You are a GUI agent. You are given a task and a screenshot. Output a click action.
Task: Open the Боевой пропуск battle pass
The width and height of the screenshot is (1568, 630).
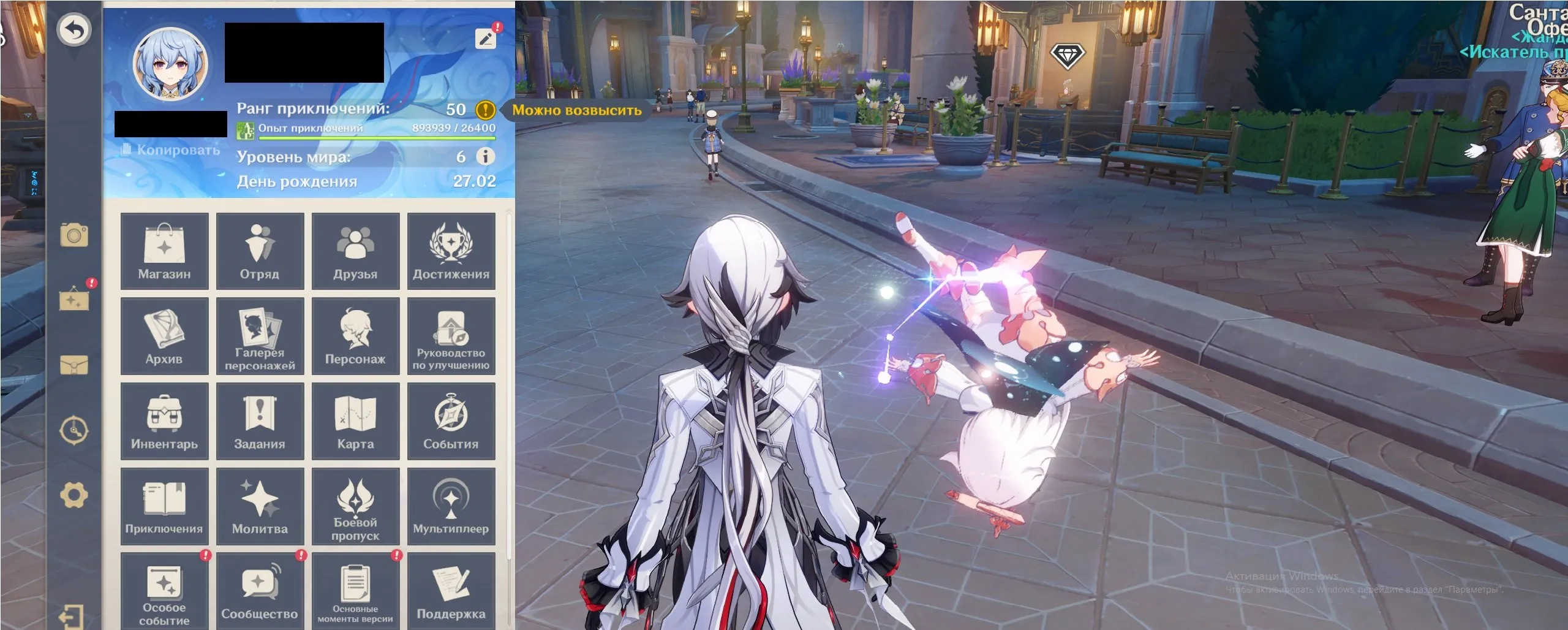point(355,507)
